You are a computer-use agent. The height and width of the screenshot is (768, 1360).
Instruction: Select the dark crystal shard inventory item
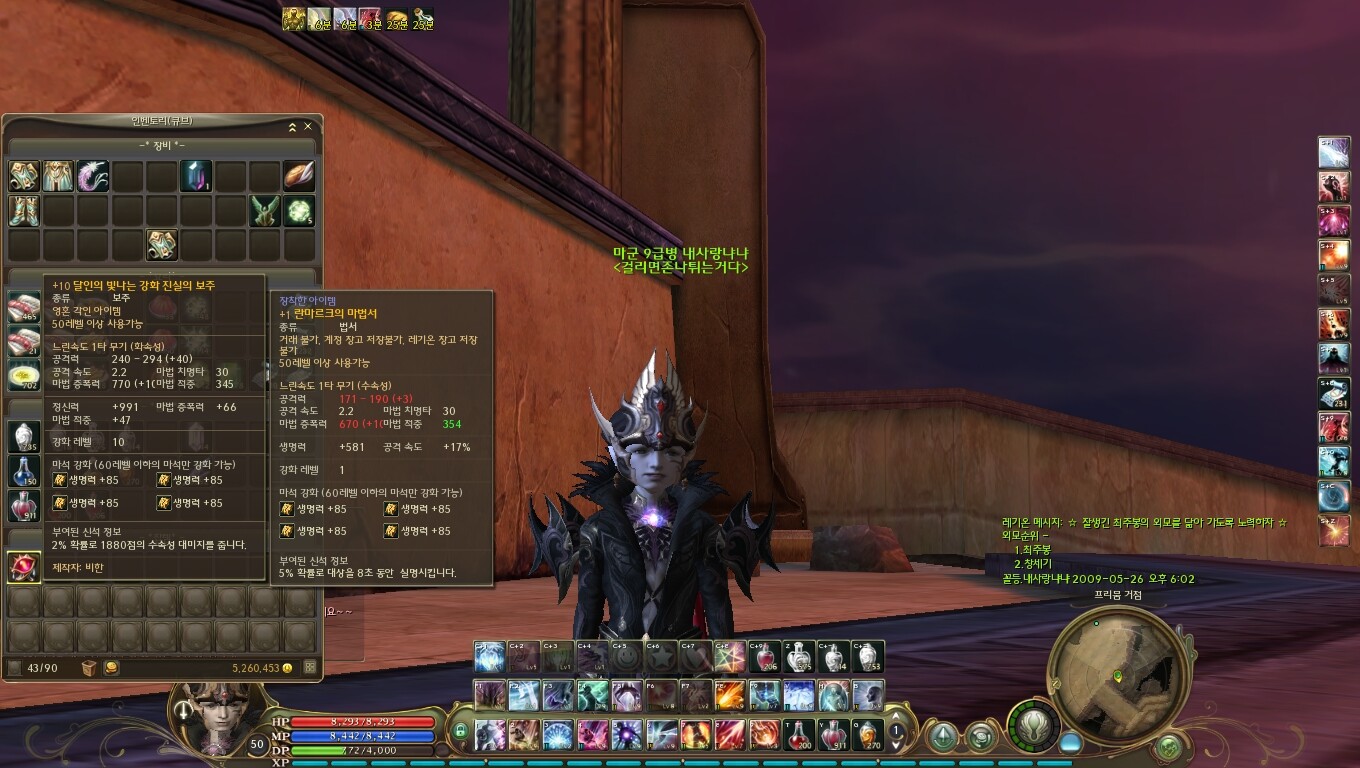click(x=196, y=176)
